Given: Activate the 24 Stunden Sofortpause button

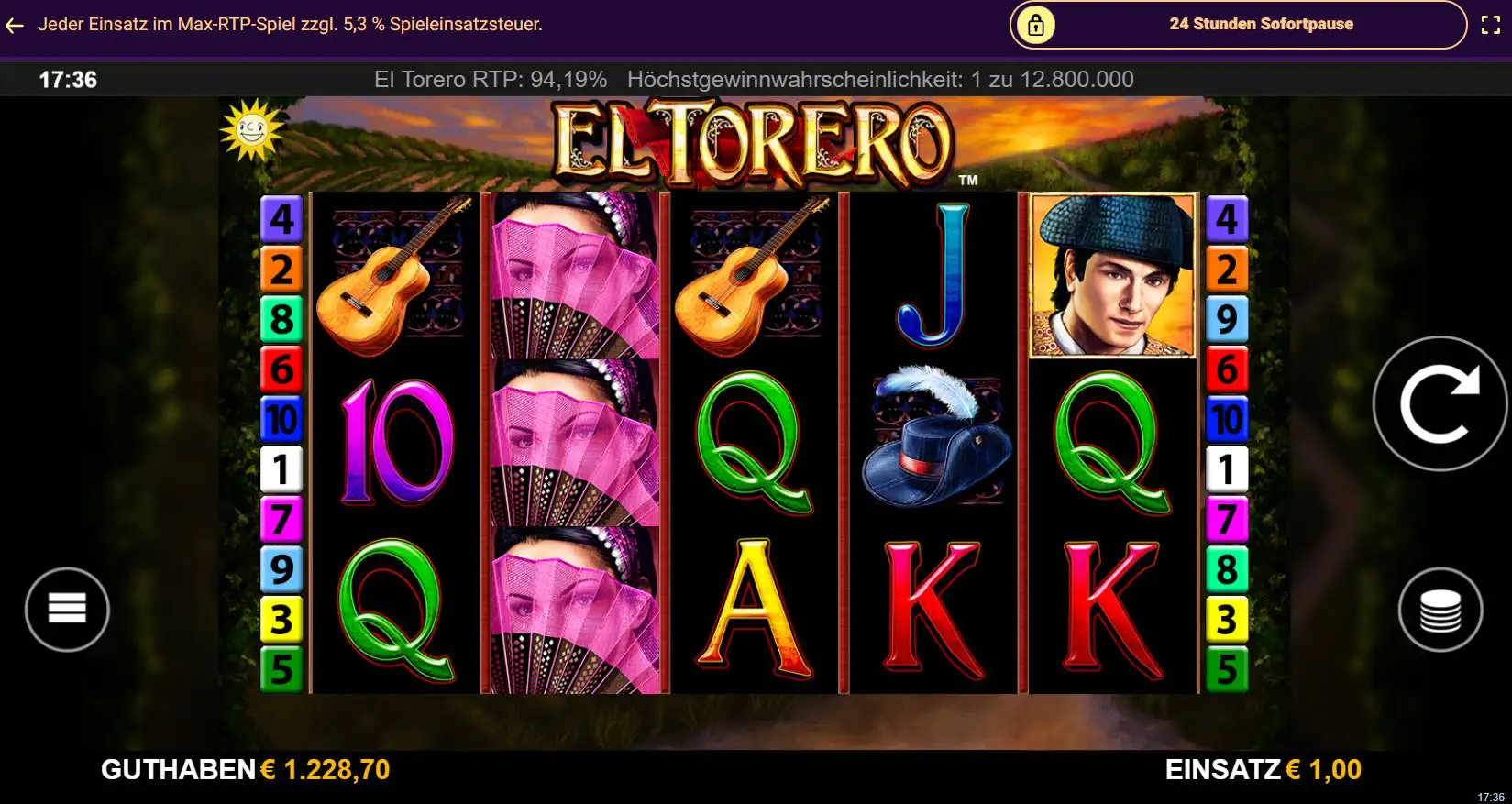Looking at the screenshot, I should pyautogui.click(x=1261, y=25).
